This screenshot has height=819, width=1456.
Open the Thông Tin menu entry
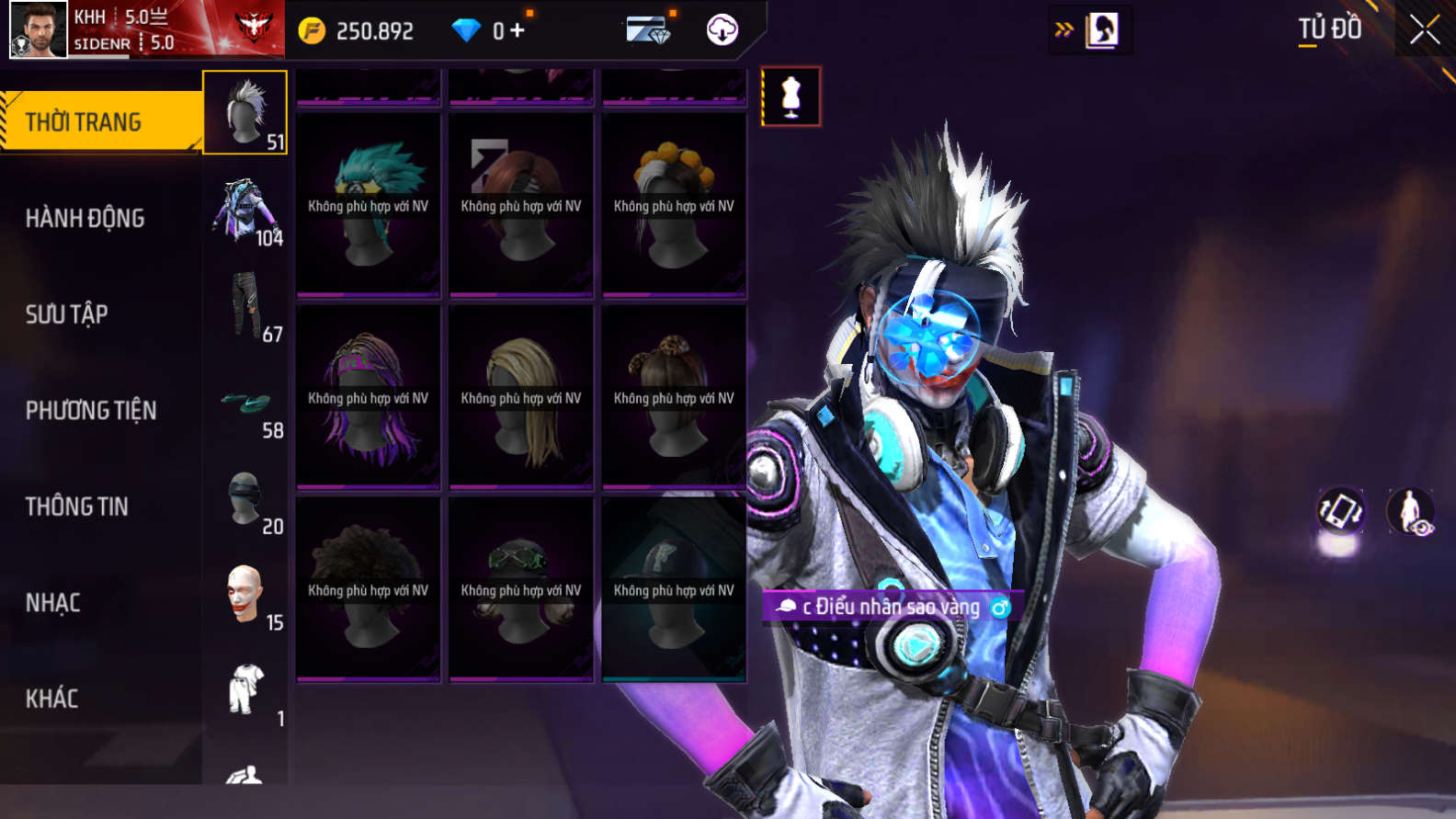click(x=77, y=506)
